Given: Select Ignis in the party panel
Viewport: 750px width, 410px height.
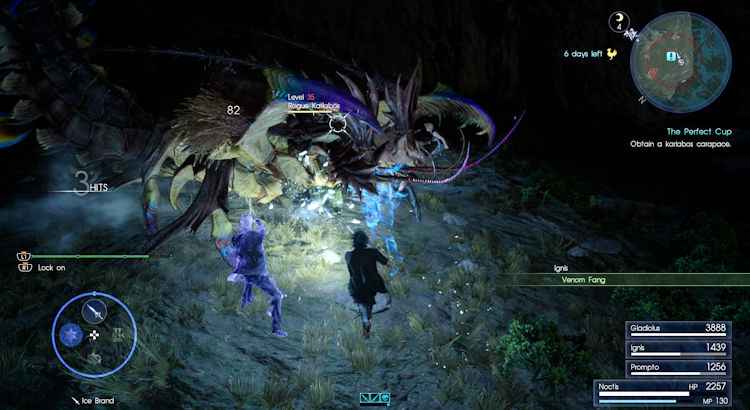Looking at the screenshot, I should [687, 346].
